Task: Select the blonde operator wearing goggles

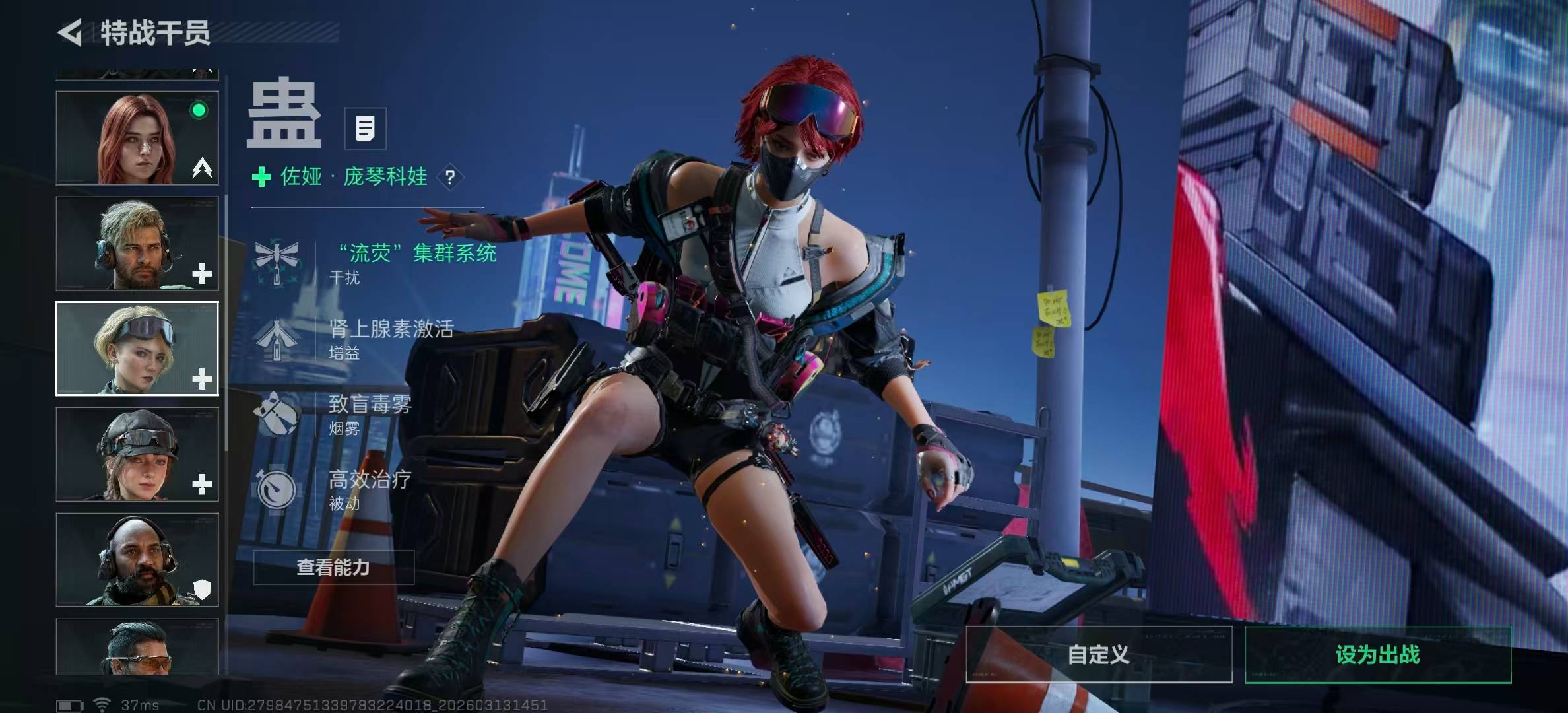Action: (137, 349)
